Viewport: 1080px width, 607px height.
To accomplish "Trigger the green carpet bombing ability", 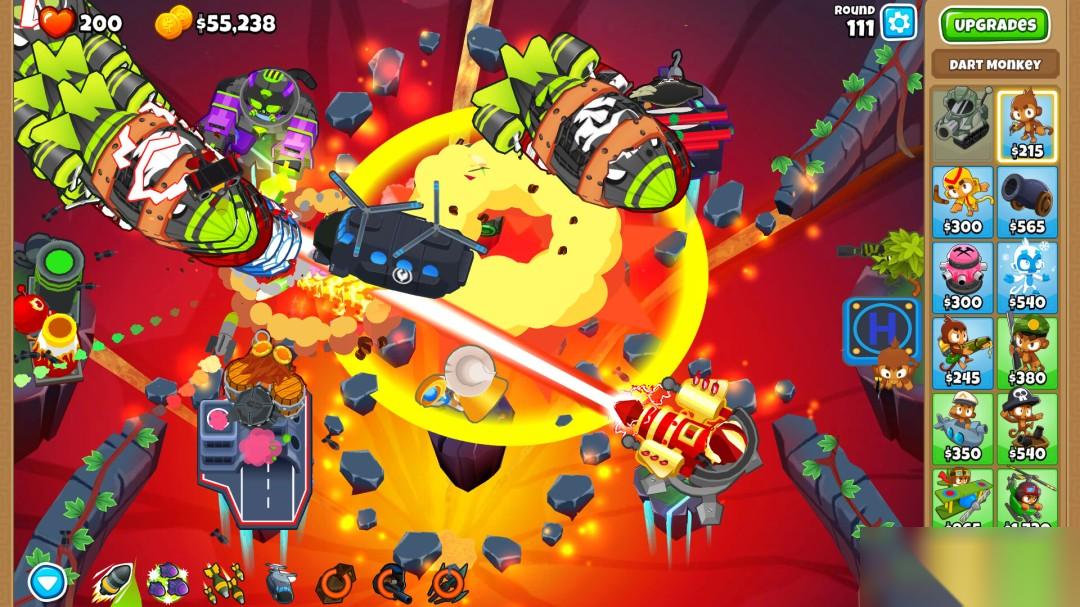I will tap(223, 581).
